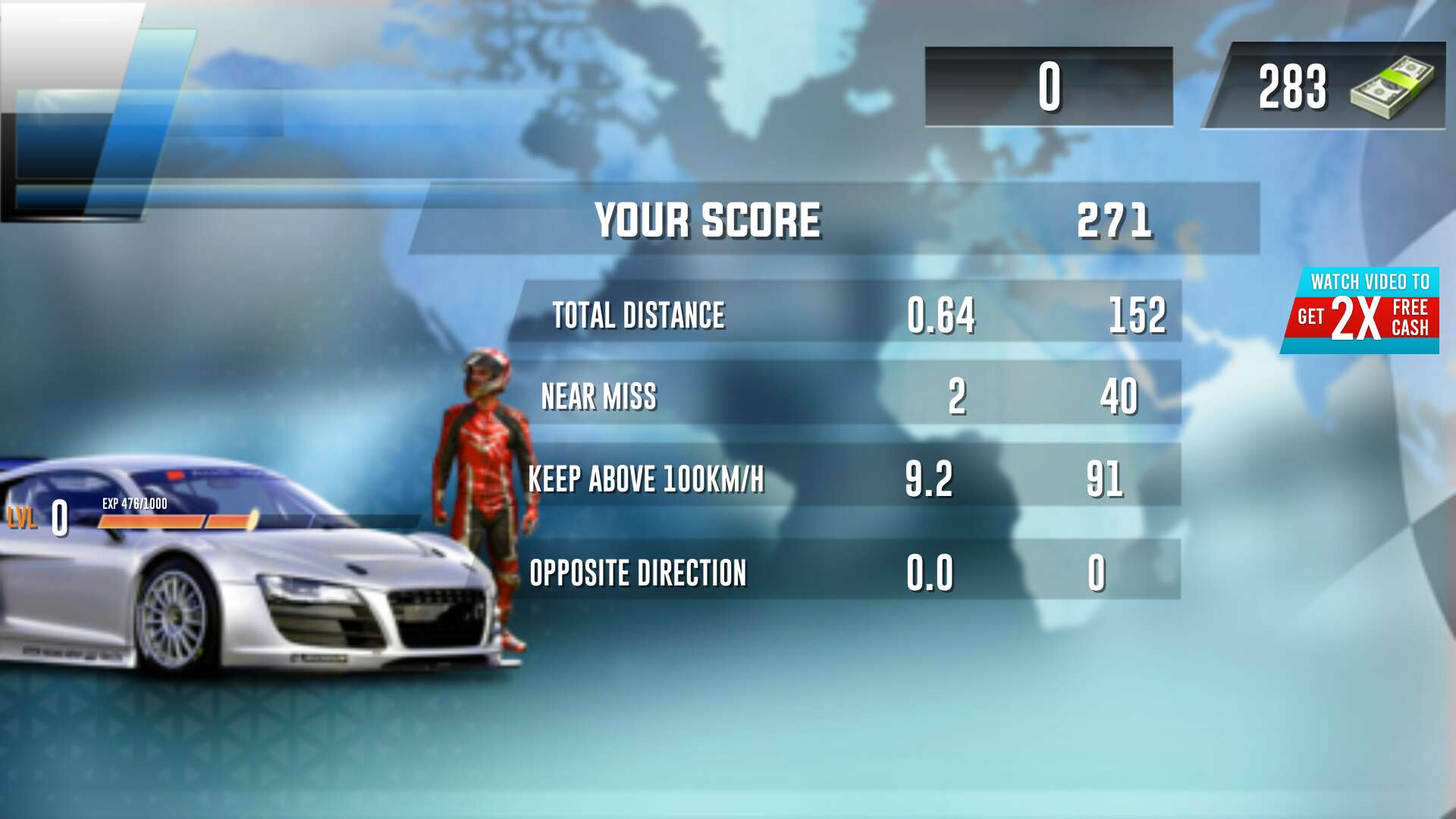Watch video to get 2X free cash

1362,310
